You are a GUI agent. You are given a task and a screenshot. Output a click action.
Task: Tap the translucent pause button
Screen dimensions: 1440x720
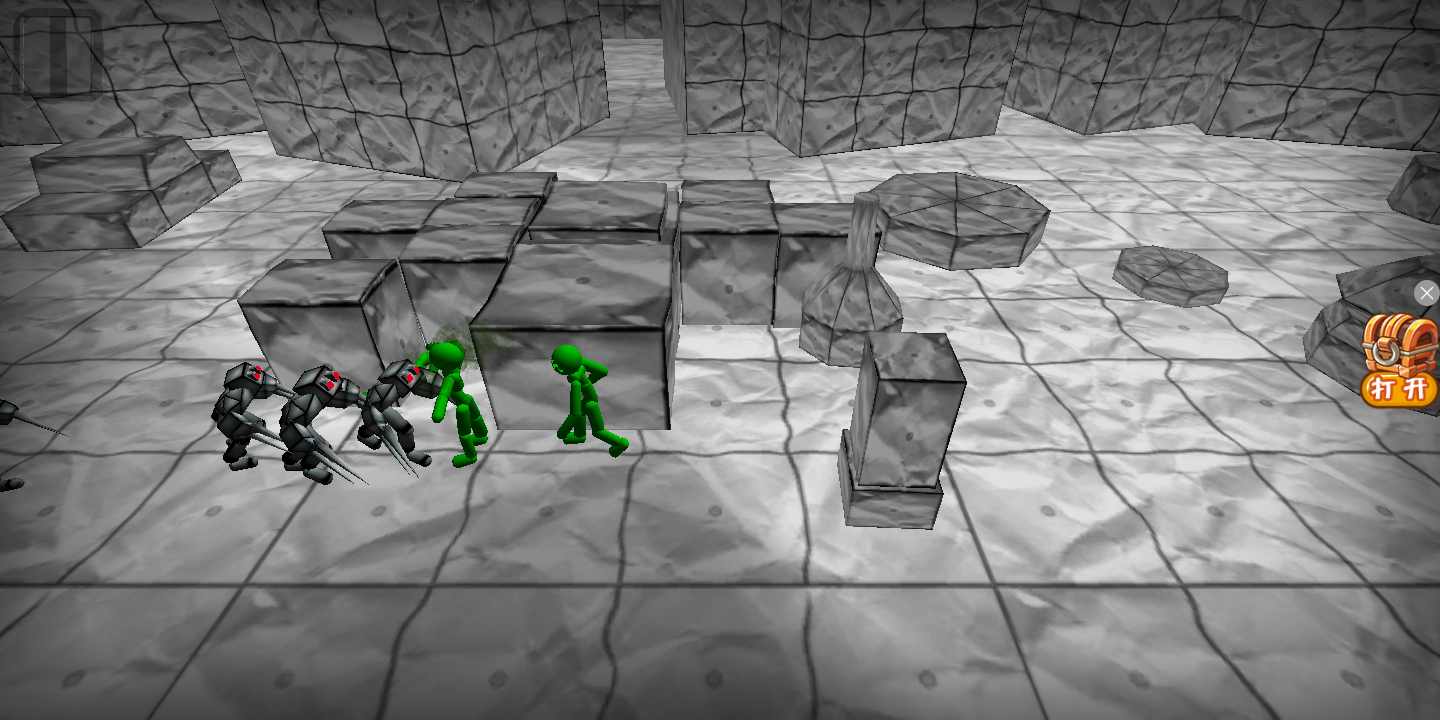pyautogui.click(x=58, y=52)
